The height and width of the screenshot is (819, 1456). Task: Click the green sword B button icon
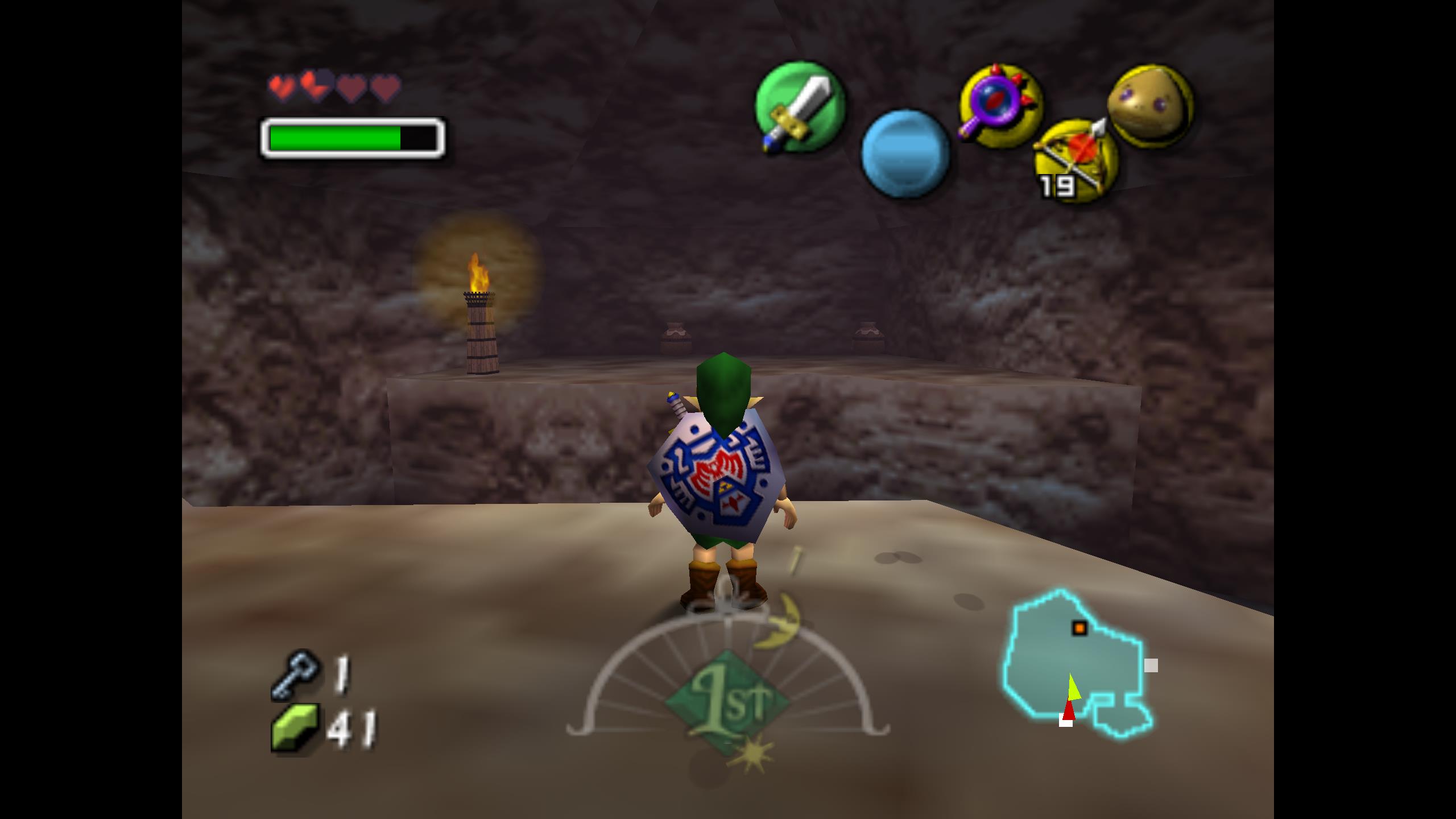click(799, 107)
